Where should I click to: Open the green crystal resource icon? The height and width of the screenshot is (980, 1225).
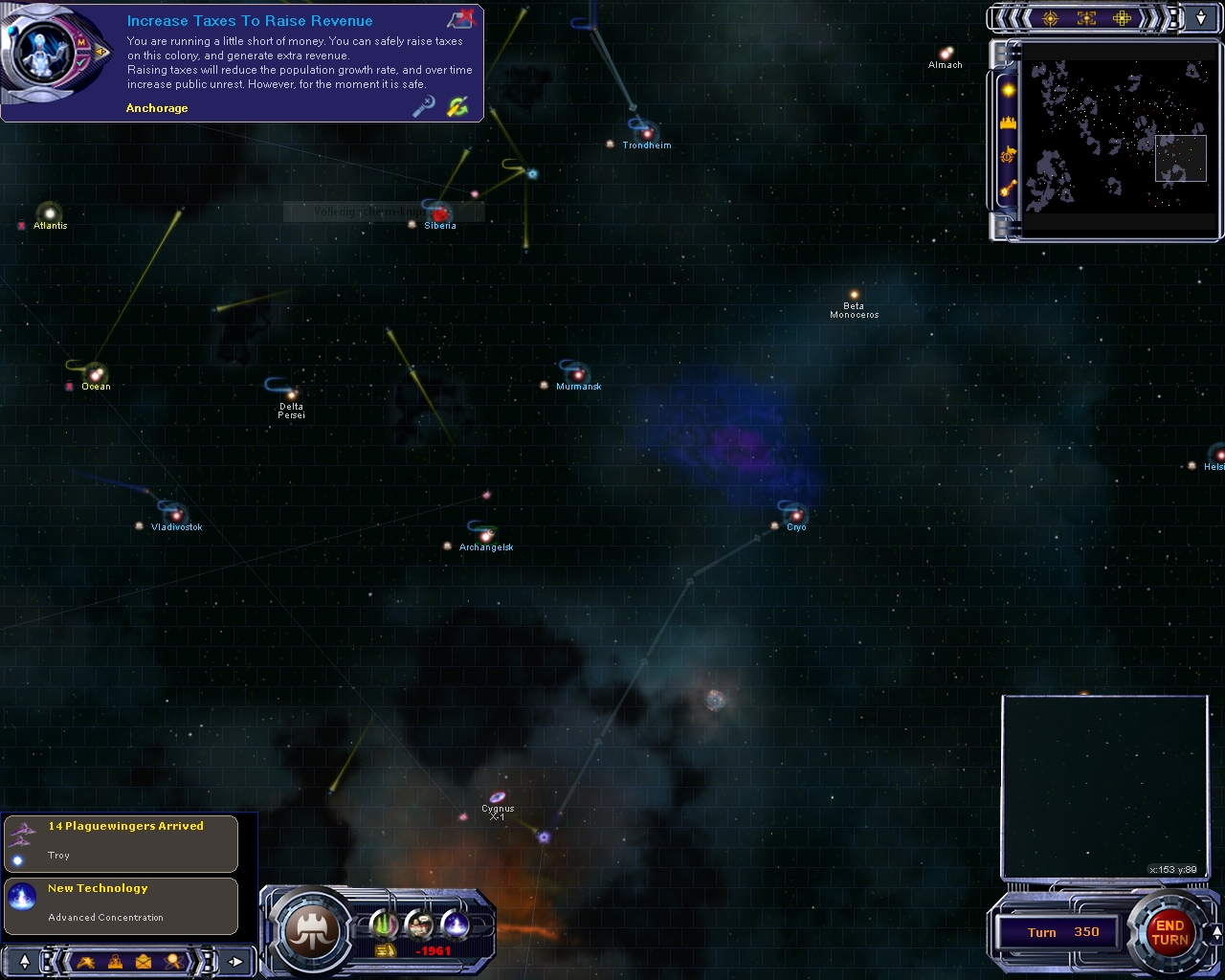[384, 924]
